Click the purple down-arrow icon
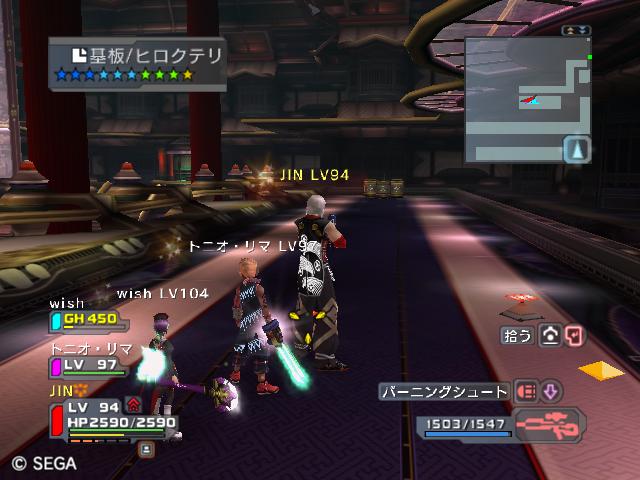Viewport: 640px width, 480px height. (551, 391)
